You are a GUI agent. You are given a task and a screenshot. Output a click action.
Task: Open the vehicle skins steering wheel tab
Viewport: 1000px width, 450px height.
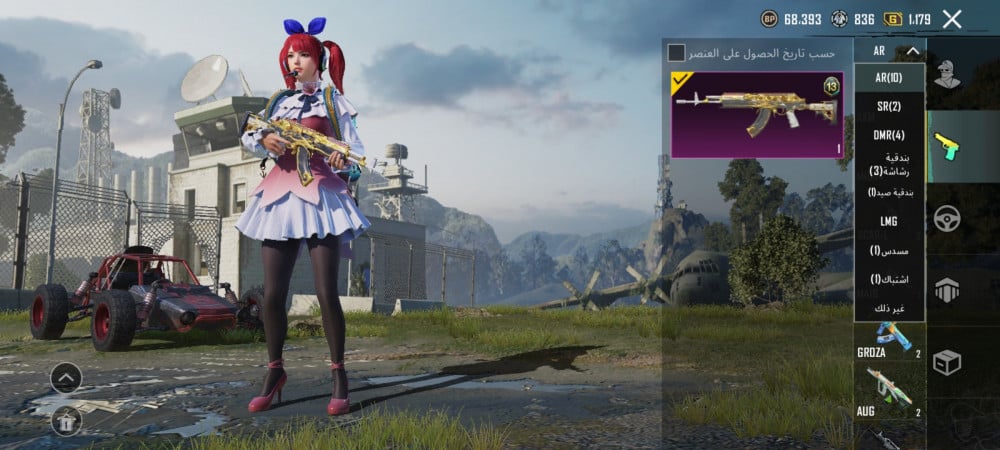pyautogui.click(x=946, y=217)
